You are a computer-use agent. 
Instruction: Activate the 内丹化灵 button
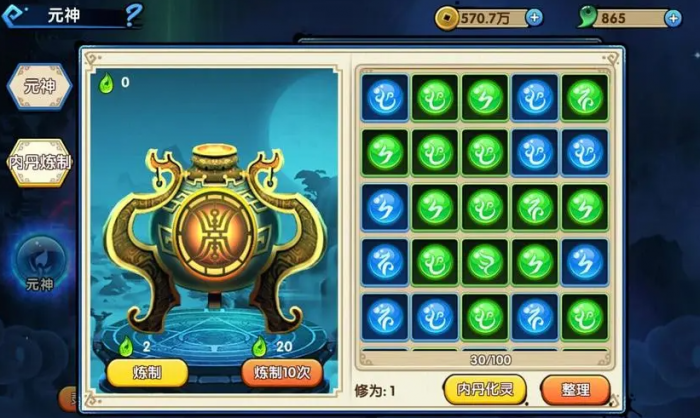point(485,388)
